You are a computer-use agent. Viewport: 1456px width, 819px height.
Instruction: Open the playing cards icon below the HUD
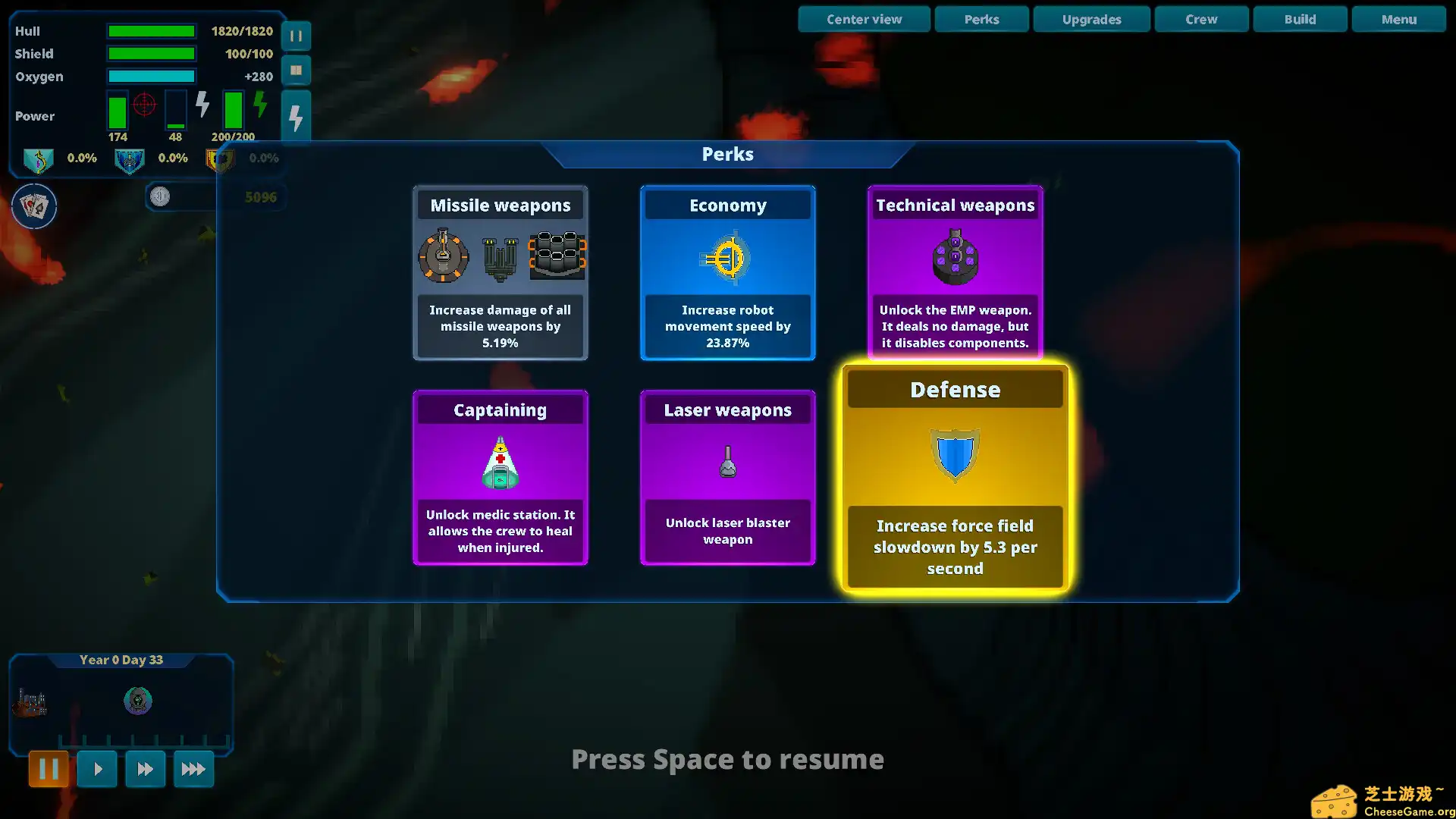(x=34, y=206)
